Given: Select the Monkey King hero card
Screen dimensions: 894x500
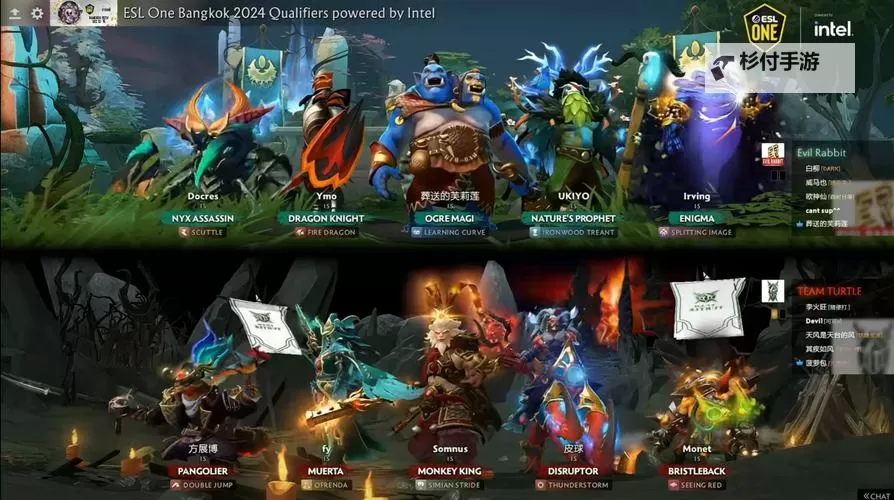Looking at the screenshot, I should (450, 400).
